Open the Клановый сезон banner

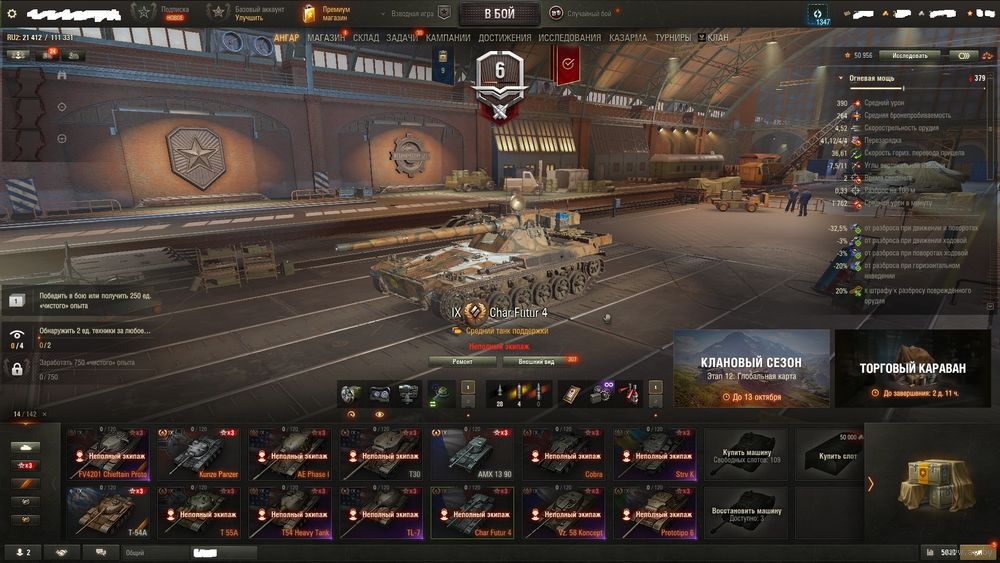(751, 369)
